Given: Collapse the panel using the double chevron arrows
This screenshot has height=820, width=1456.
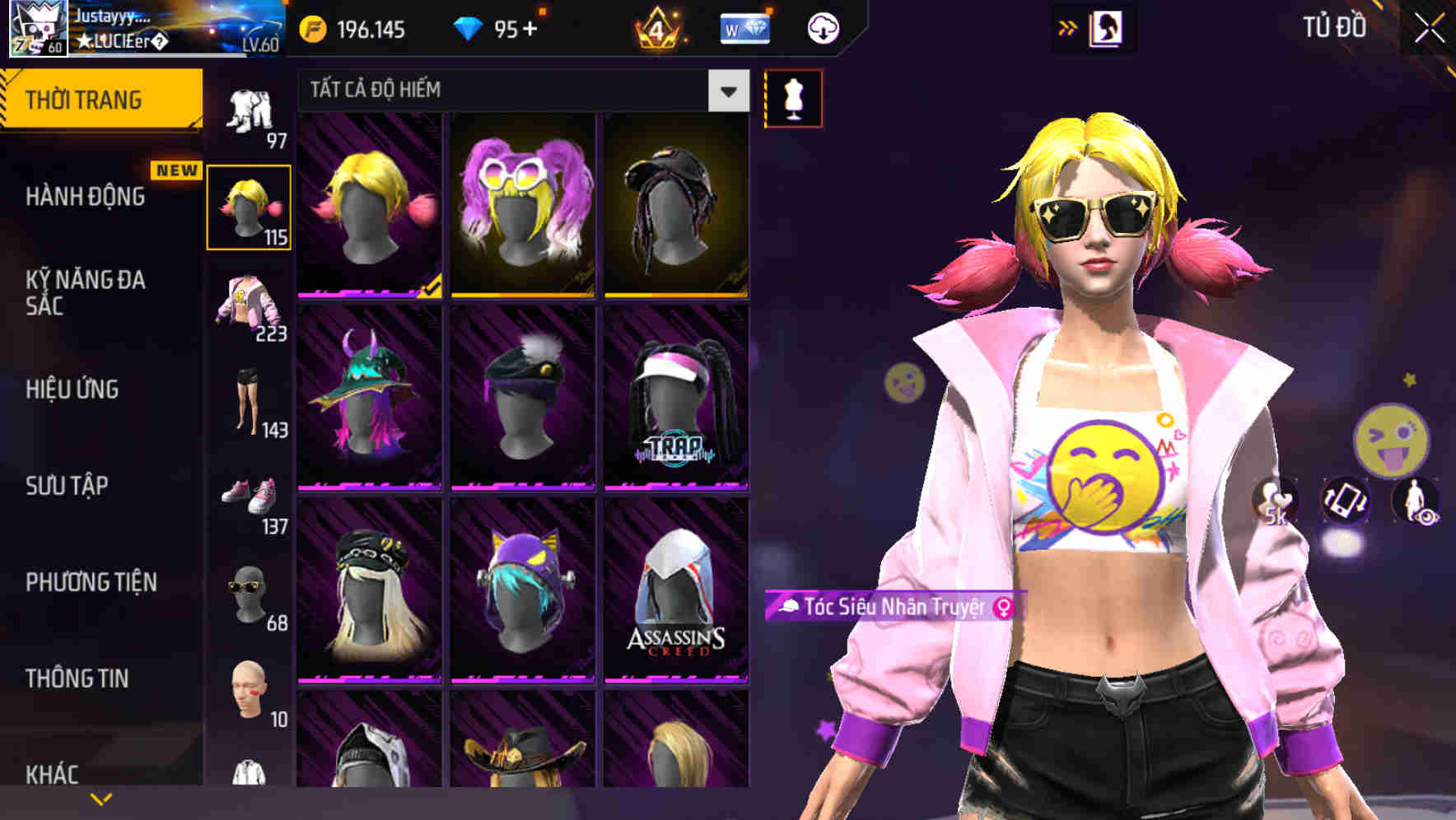Looking at the screenshot, I should [x=1068, y=27].
